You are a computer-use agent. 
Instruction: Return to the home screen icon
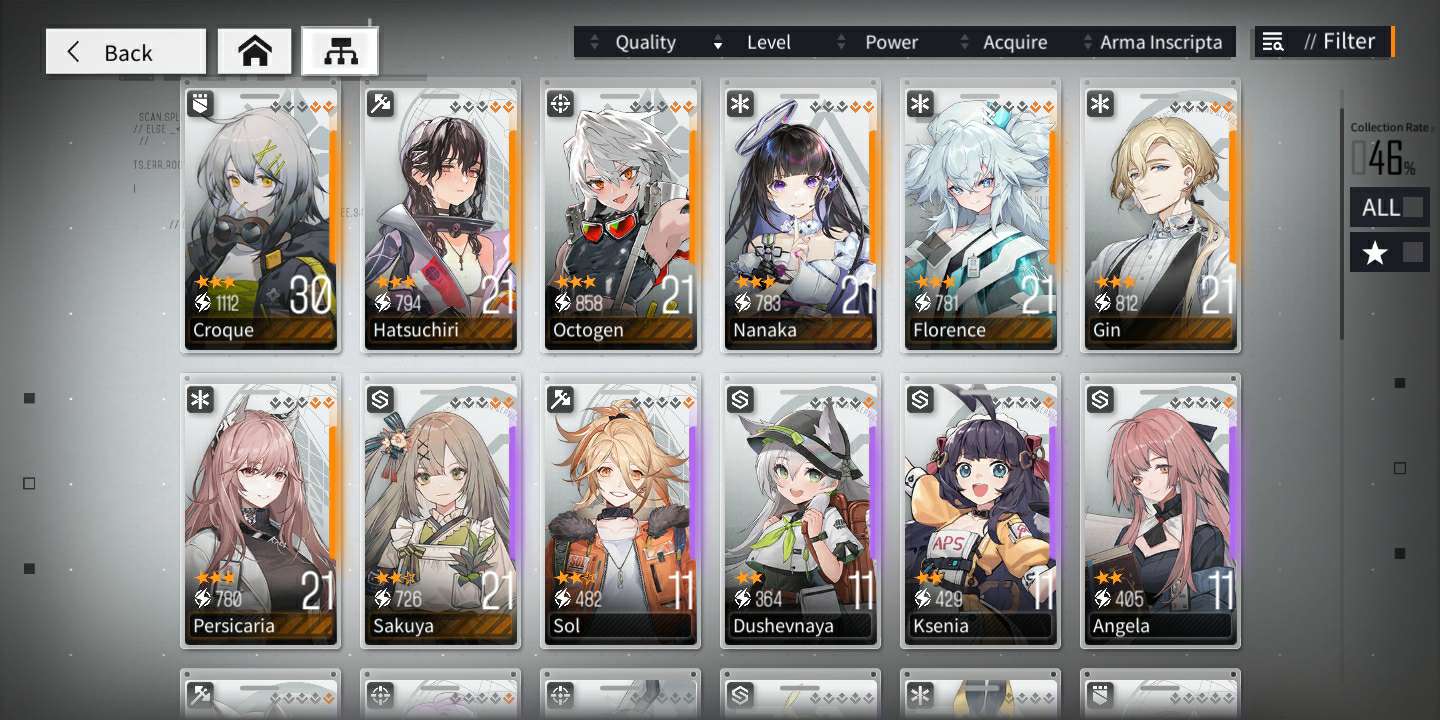255,52
